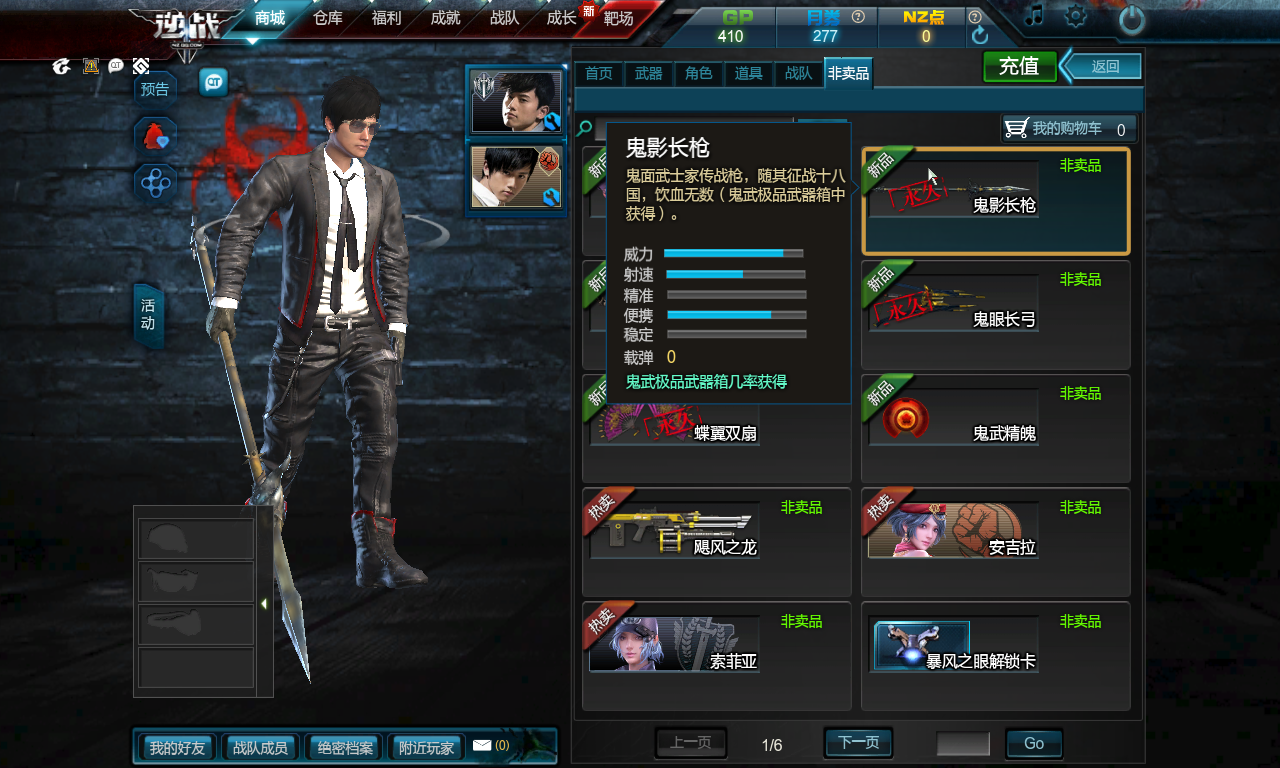The height and width of the screenshot is (768, 1280).
Task: Click the green 充值 recharge button
Action: tap(1019, 67)
